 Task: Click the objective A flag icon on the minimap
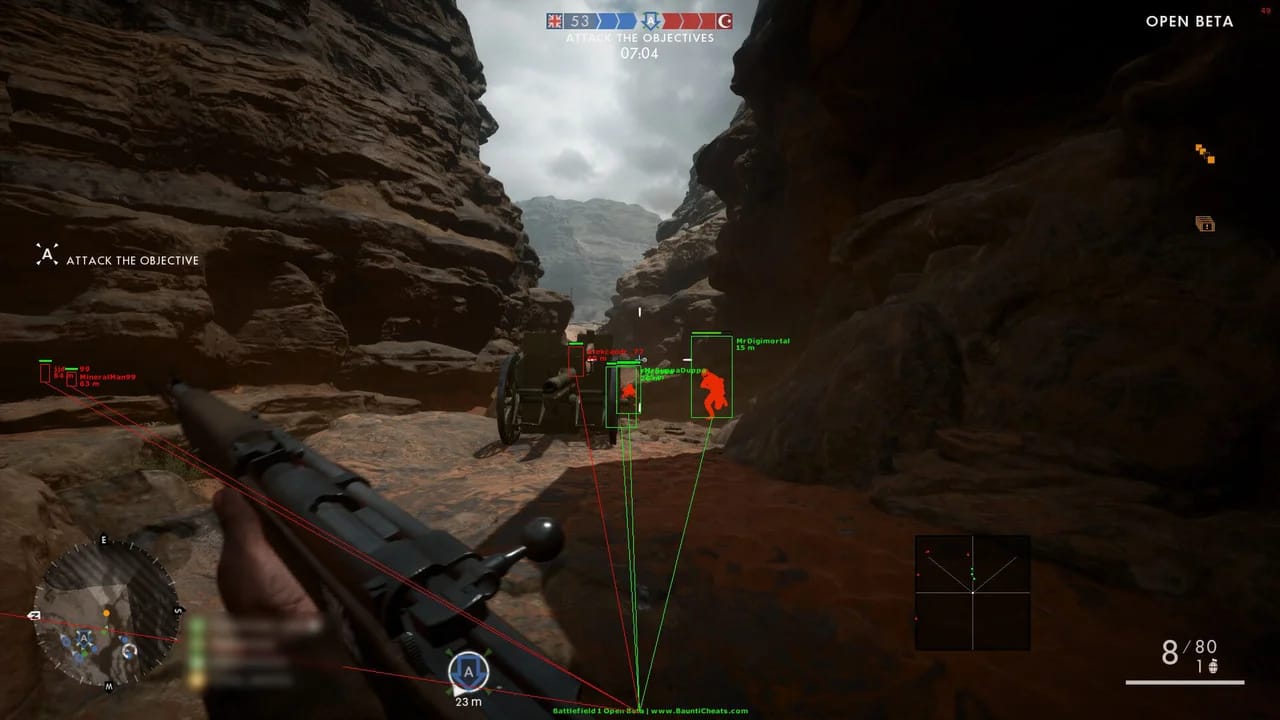pos(84,637)
